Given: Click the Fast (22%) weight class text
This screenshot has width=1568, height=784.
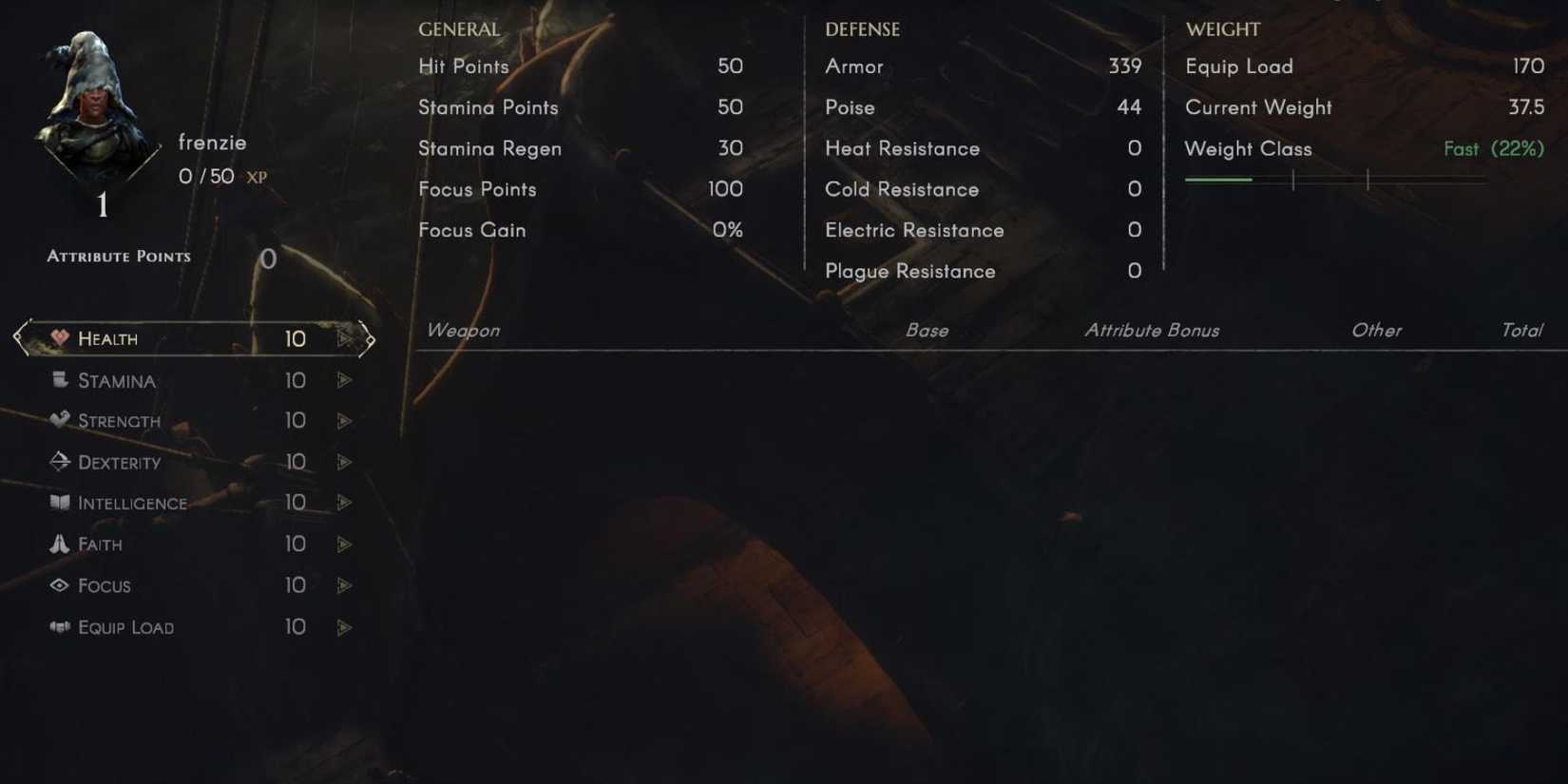Looking at the screenshot, I should pos(1493,149).
